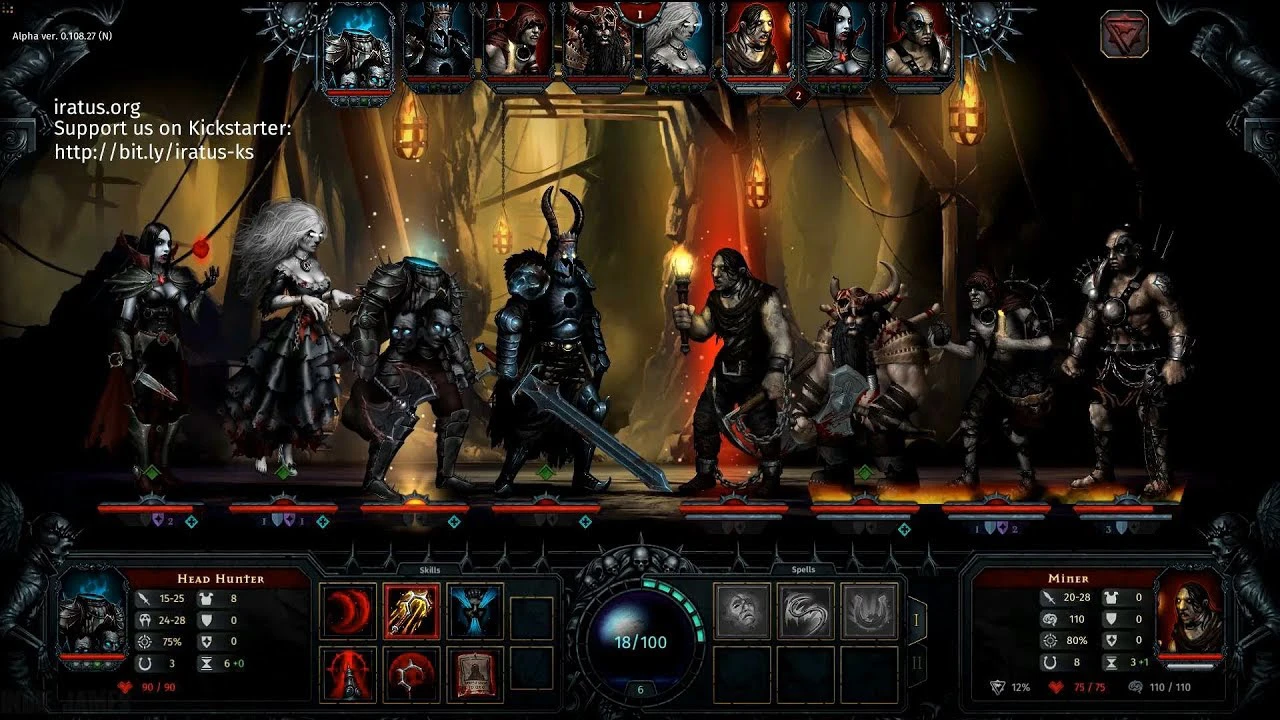Cast the grey horseshoe spell
Viewport: 1280px width, 720px height.
(868, 611)
